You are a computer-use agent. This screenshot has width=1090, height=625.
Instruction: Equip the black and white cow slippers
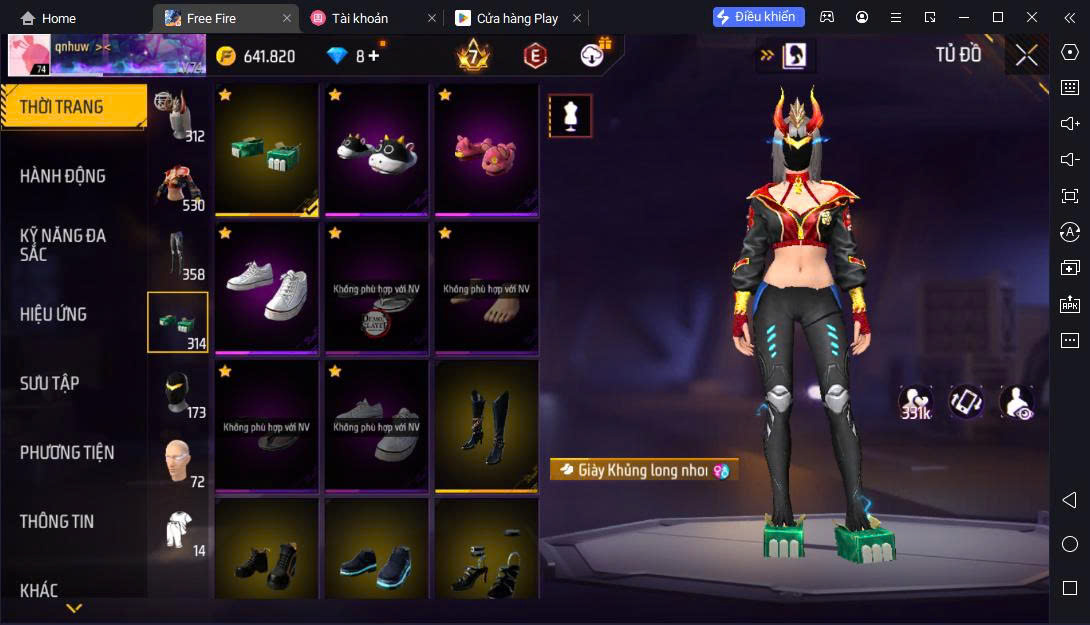coord(376,149)
